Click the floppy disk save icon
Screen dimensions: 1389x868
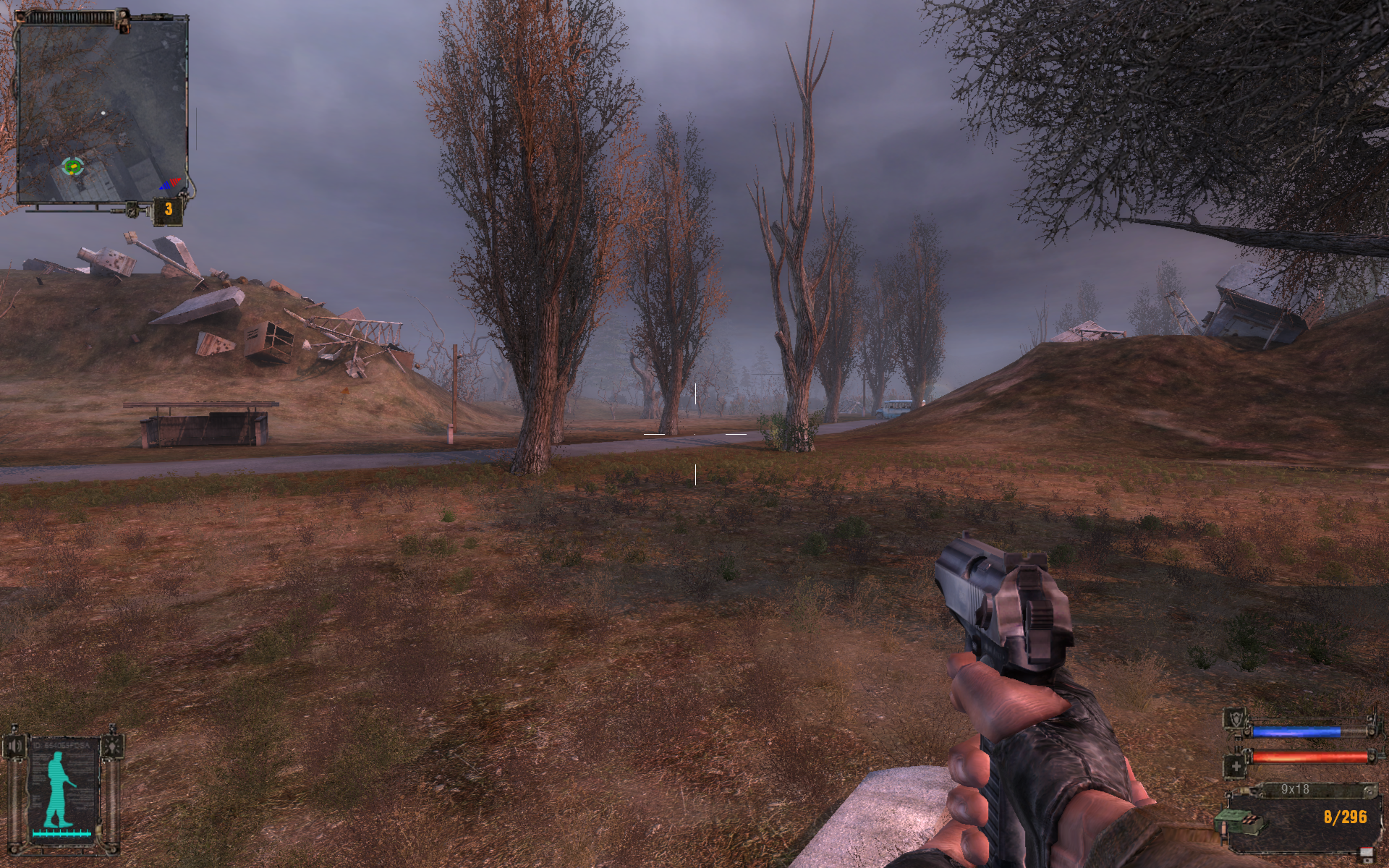click(1366, 854)
